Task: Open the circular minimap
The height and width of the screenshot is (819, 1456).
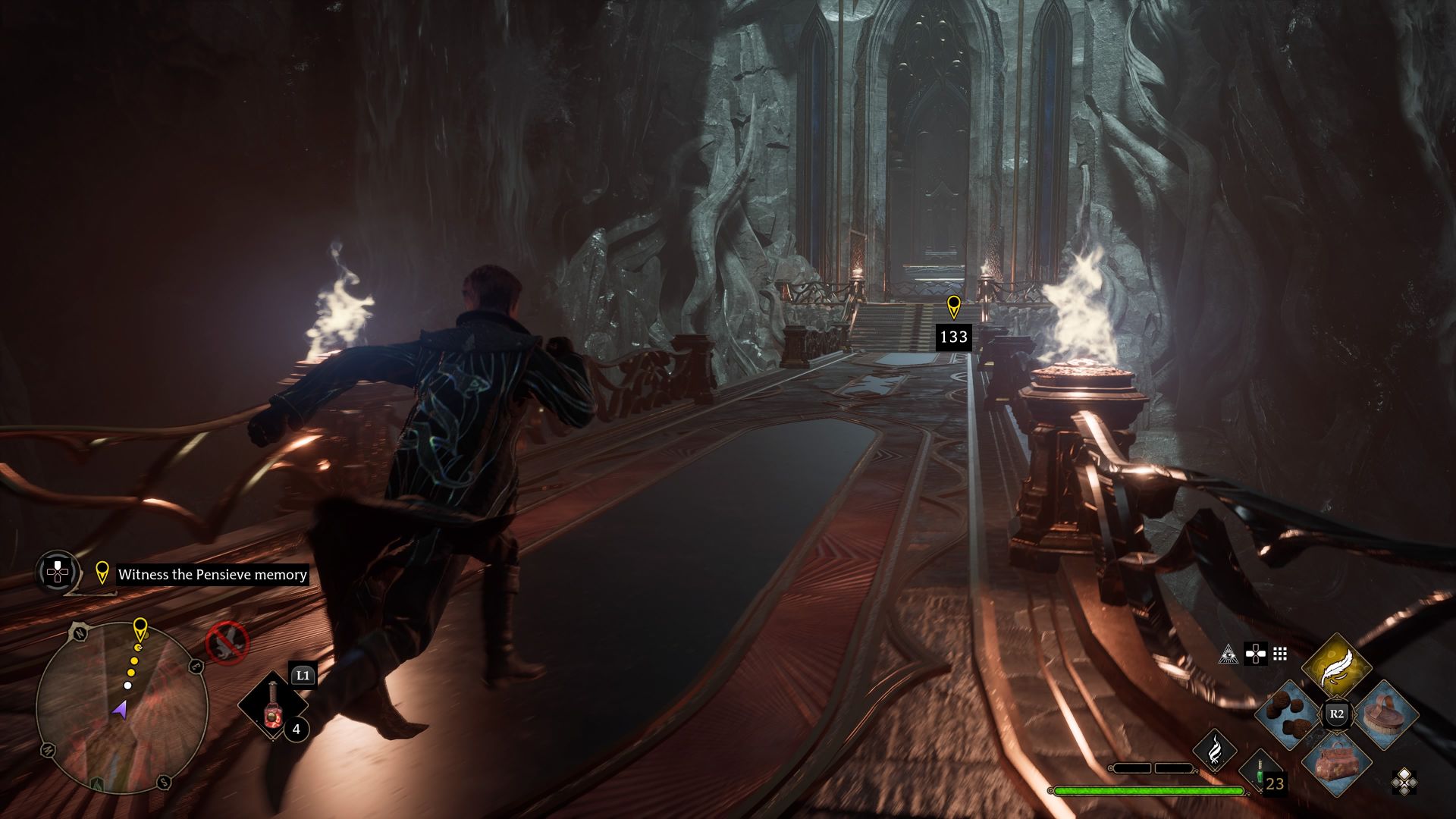Action: (121, 708)
